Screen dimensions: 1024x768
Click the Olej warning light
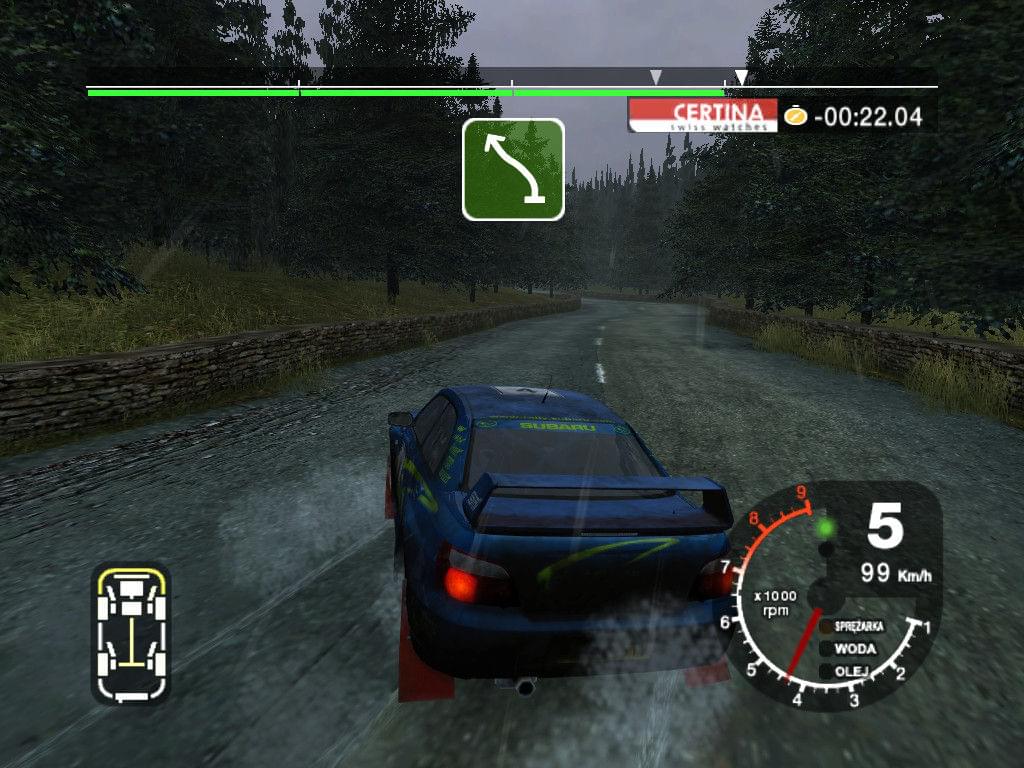pyautogui.click(x=826, y=671)
